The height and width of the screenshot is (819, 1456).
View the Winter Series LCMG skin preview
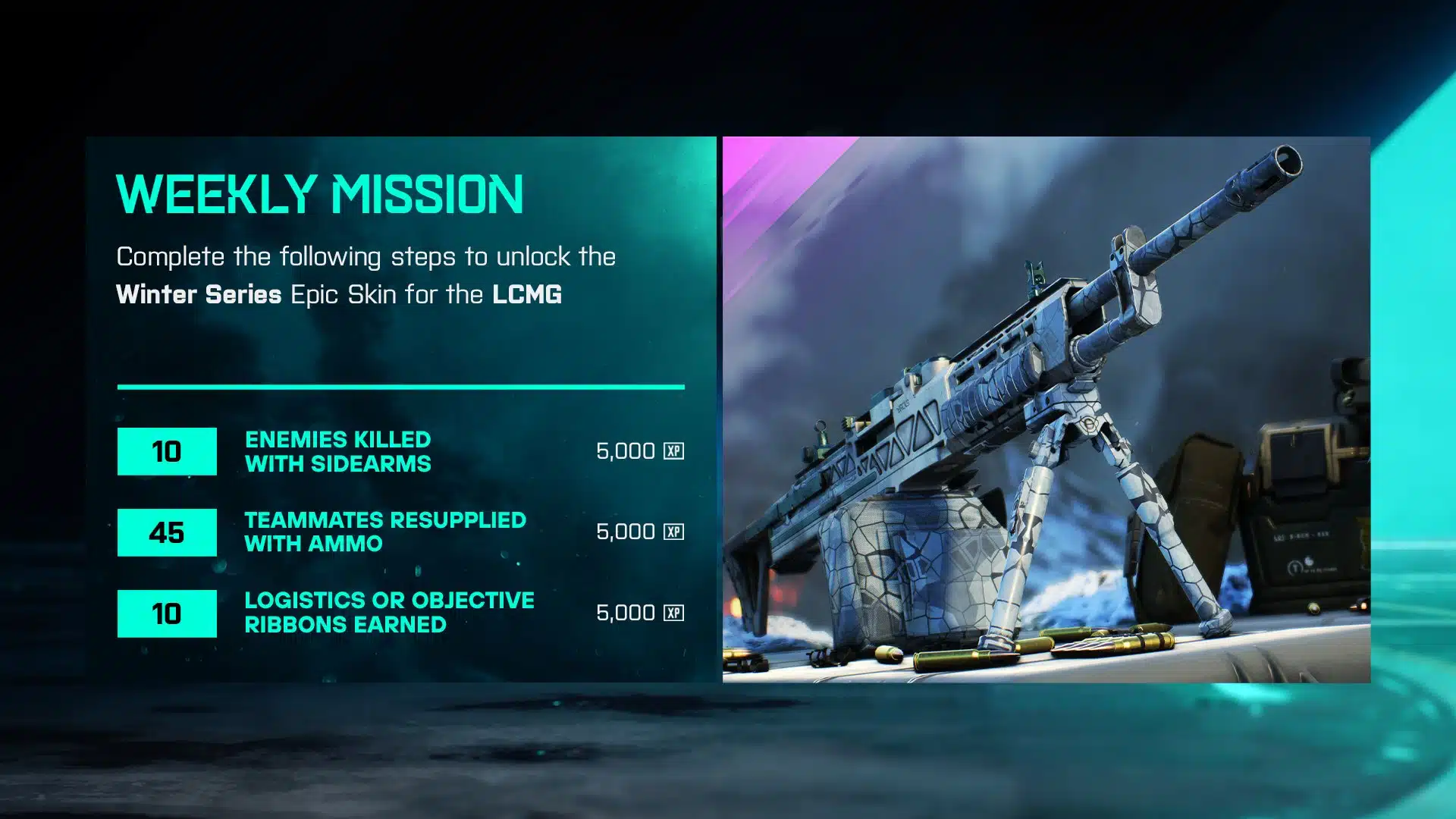click(1046, 409)
